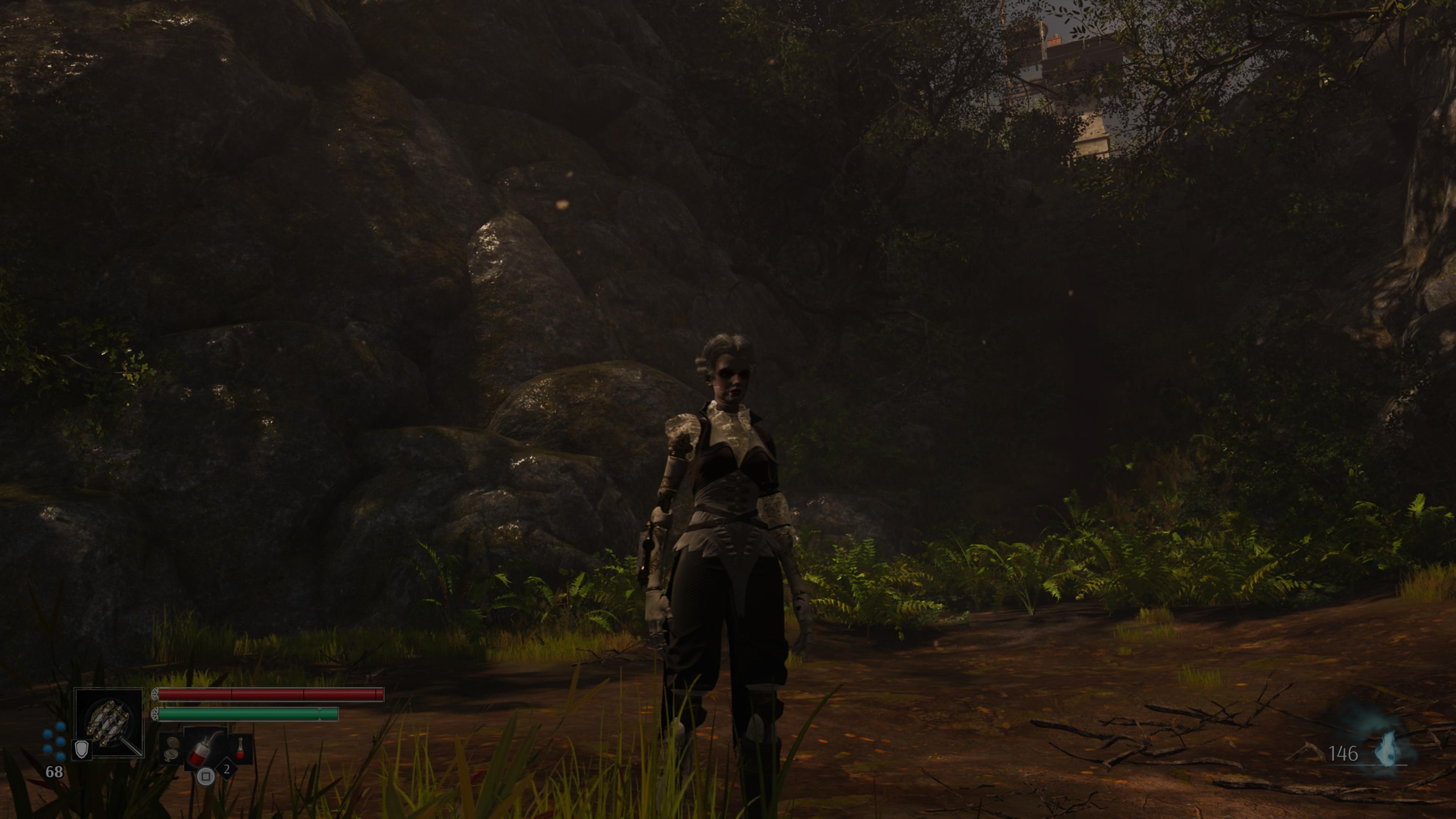Viewport: 1456px width, 819px height.
Task: Select the equipped weapon icon
Action: 109,722
